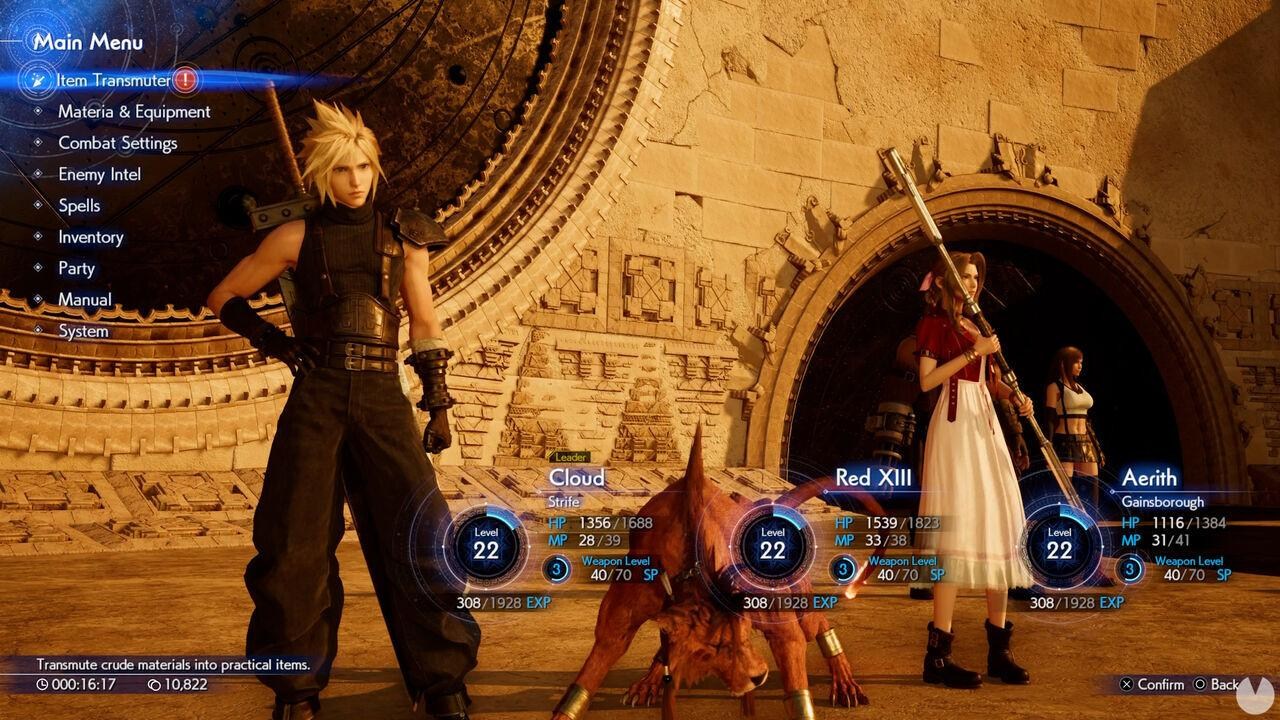
Task: Open the Enemy Intel menu
Action: click(100, 174)
